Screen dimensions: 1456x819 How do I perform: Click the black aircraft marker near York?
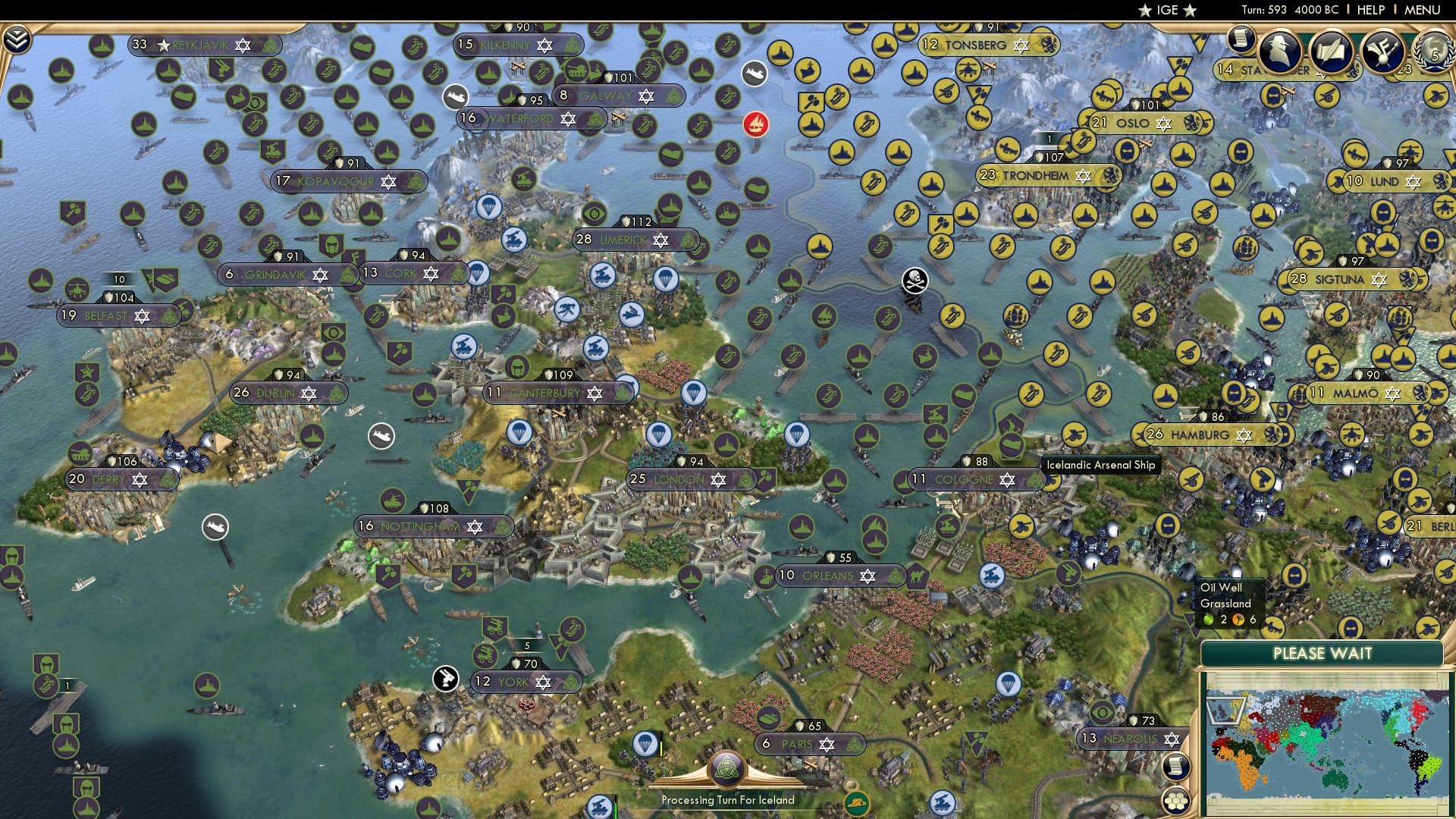tap(446, 677)
